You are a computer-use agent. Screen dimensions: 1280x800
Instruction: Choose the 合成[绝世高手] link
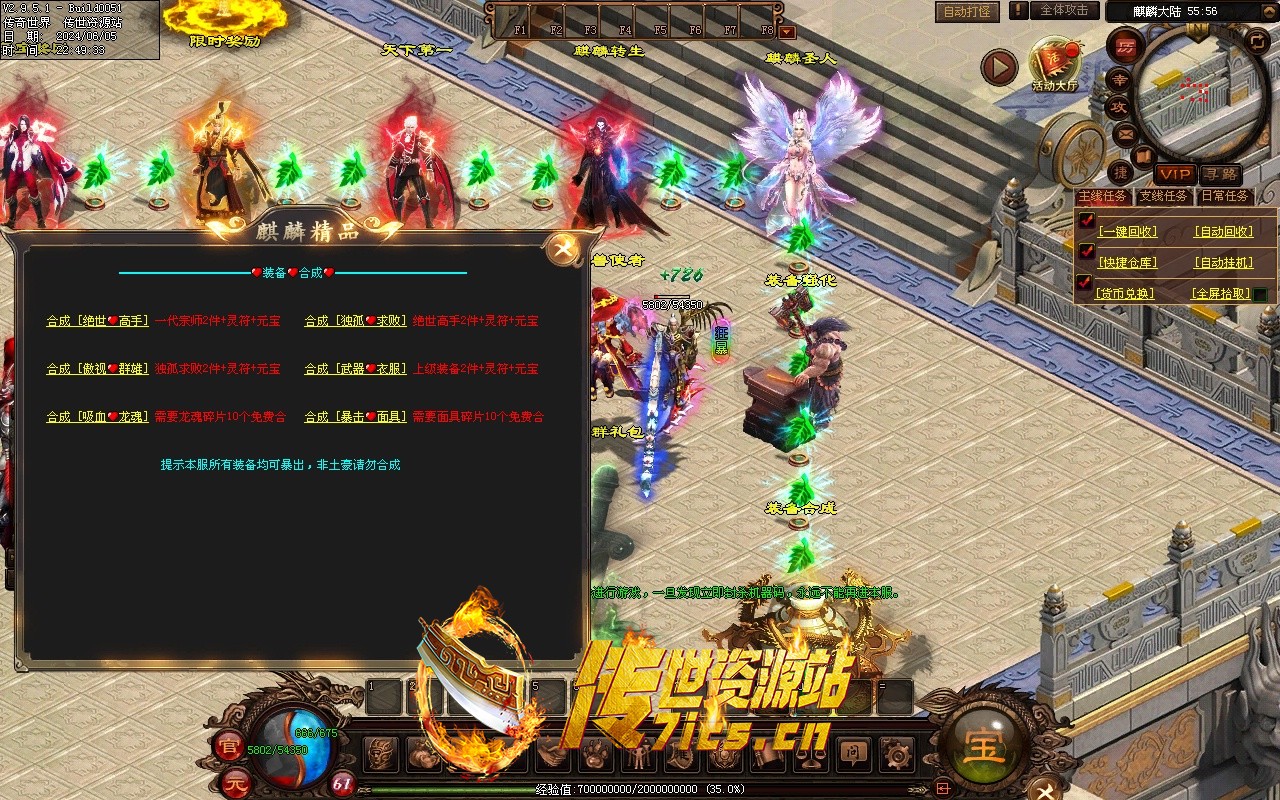pos(97,321)
